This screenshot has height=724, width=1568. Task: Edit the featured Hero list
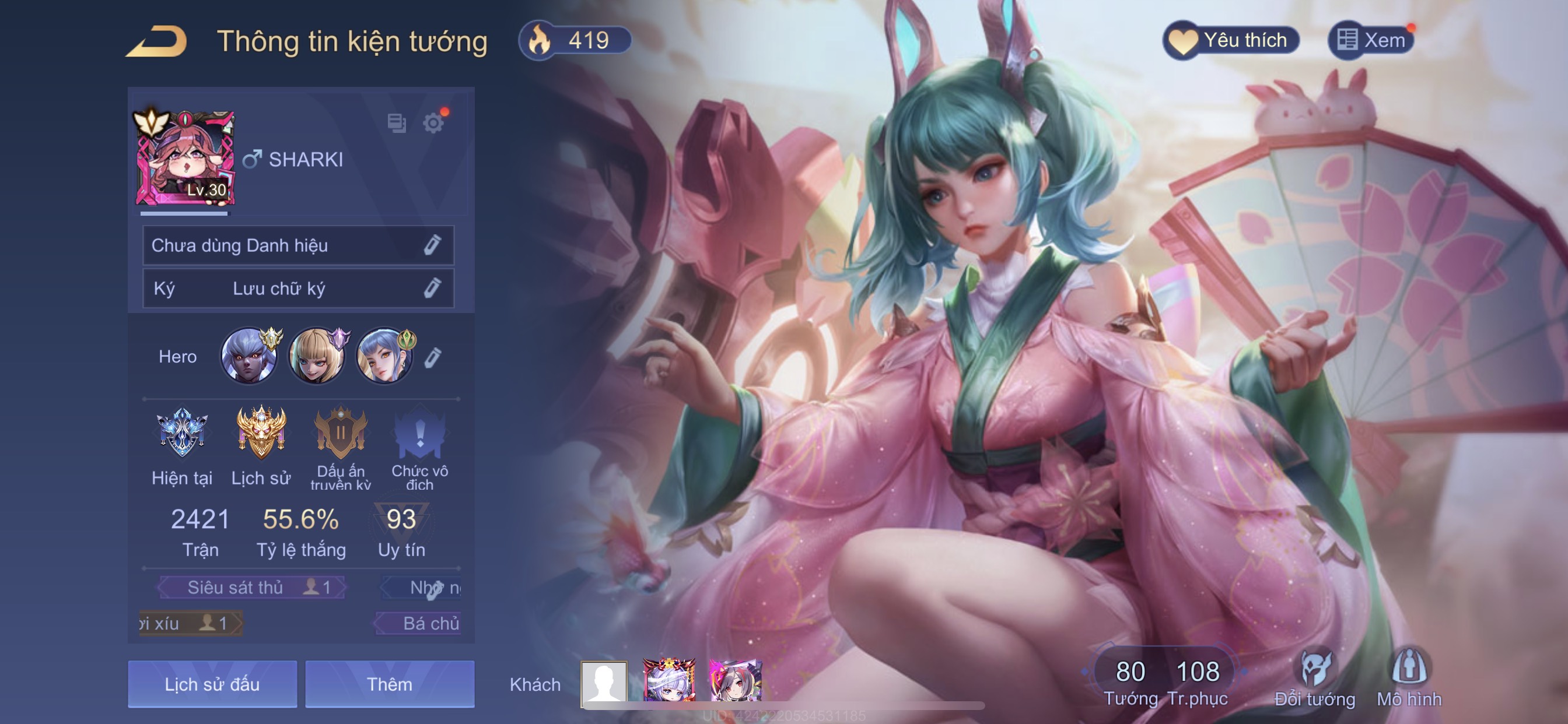[432, 358]
